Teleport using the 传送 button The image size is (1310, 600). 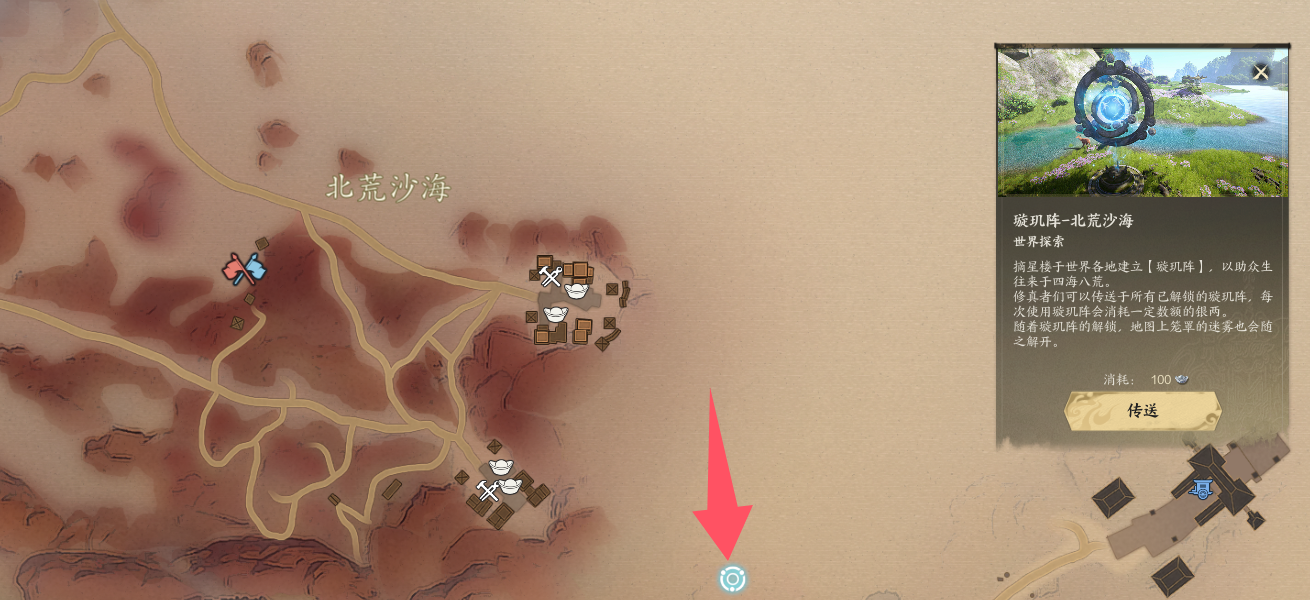tap(1142, 410)
